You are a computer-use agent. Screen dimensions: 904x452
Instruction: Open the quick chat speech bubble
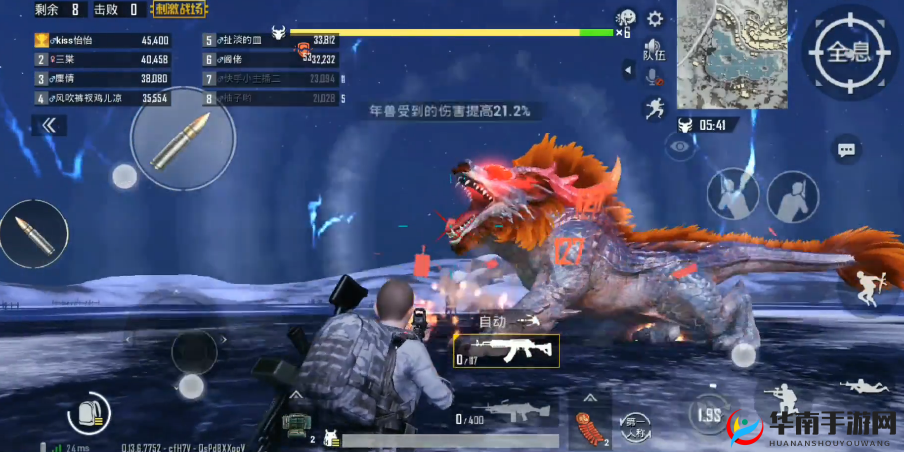(846, 150)
